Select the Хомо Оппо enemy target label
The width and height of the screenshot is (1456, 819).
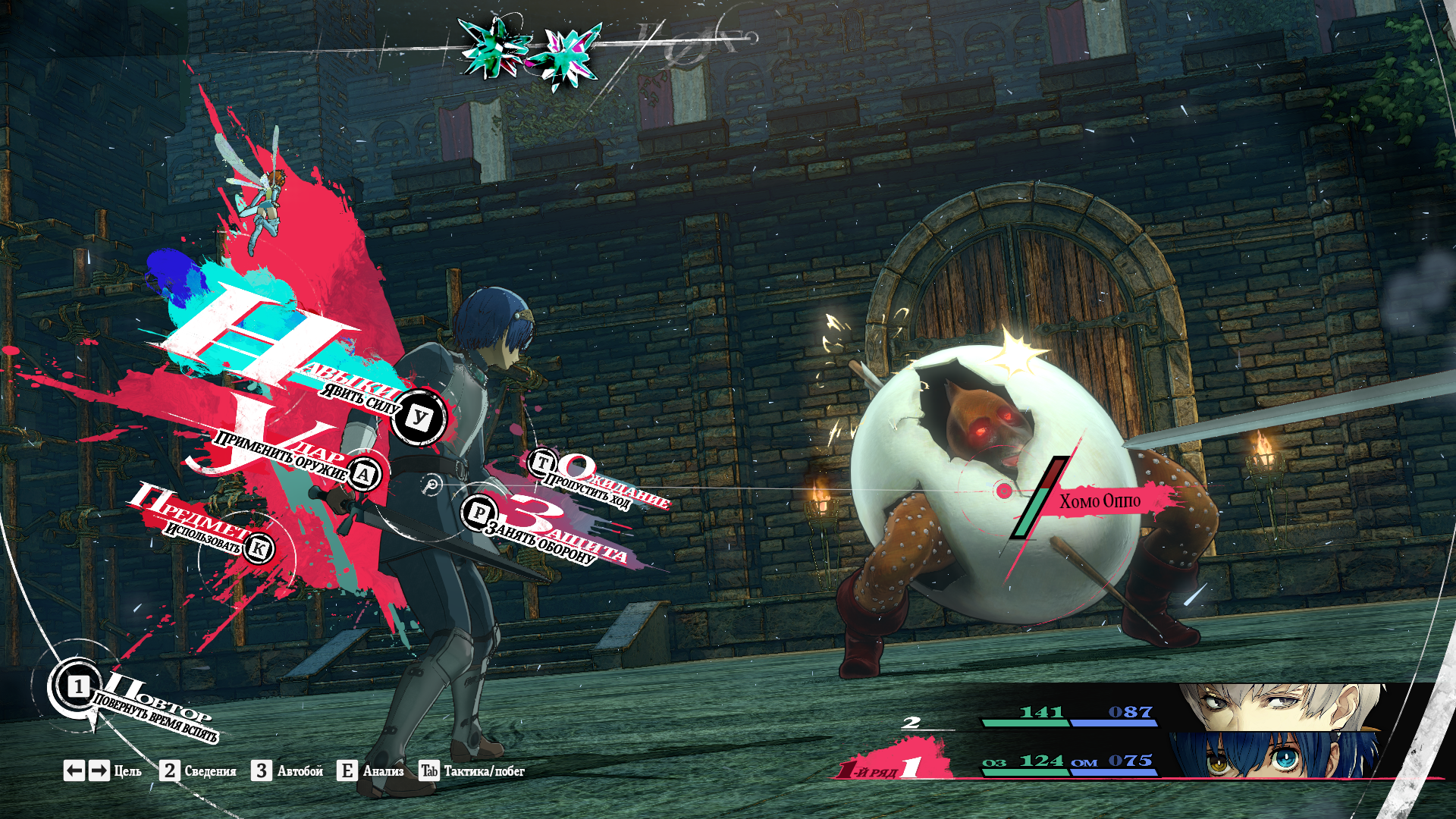(x=1099, y=501)
